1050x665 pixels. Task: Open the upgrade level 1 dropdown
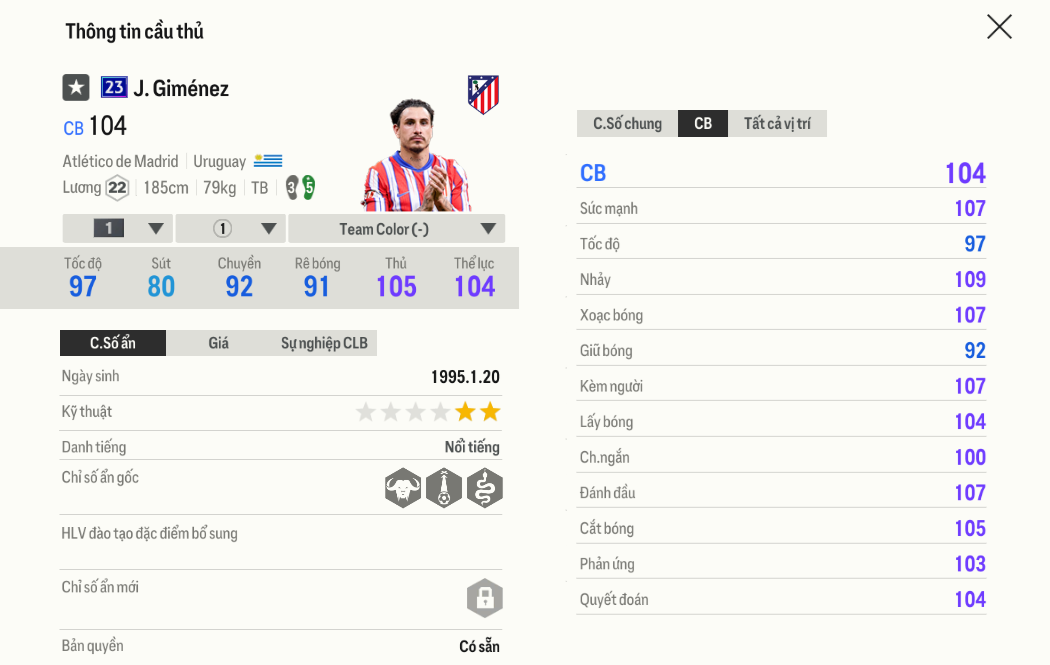click(x=118, y=229)
